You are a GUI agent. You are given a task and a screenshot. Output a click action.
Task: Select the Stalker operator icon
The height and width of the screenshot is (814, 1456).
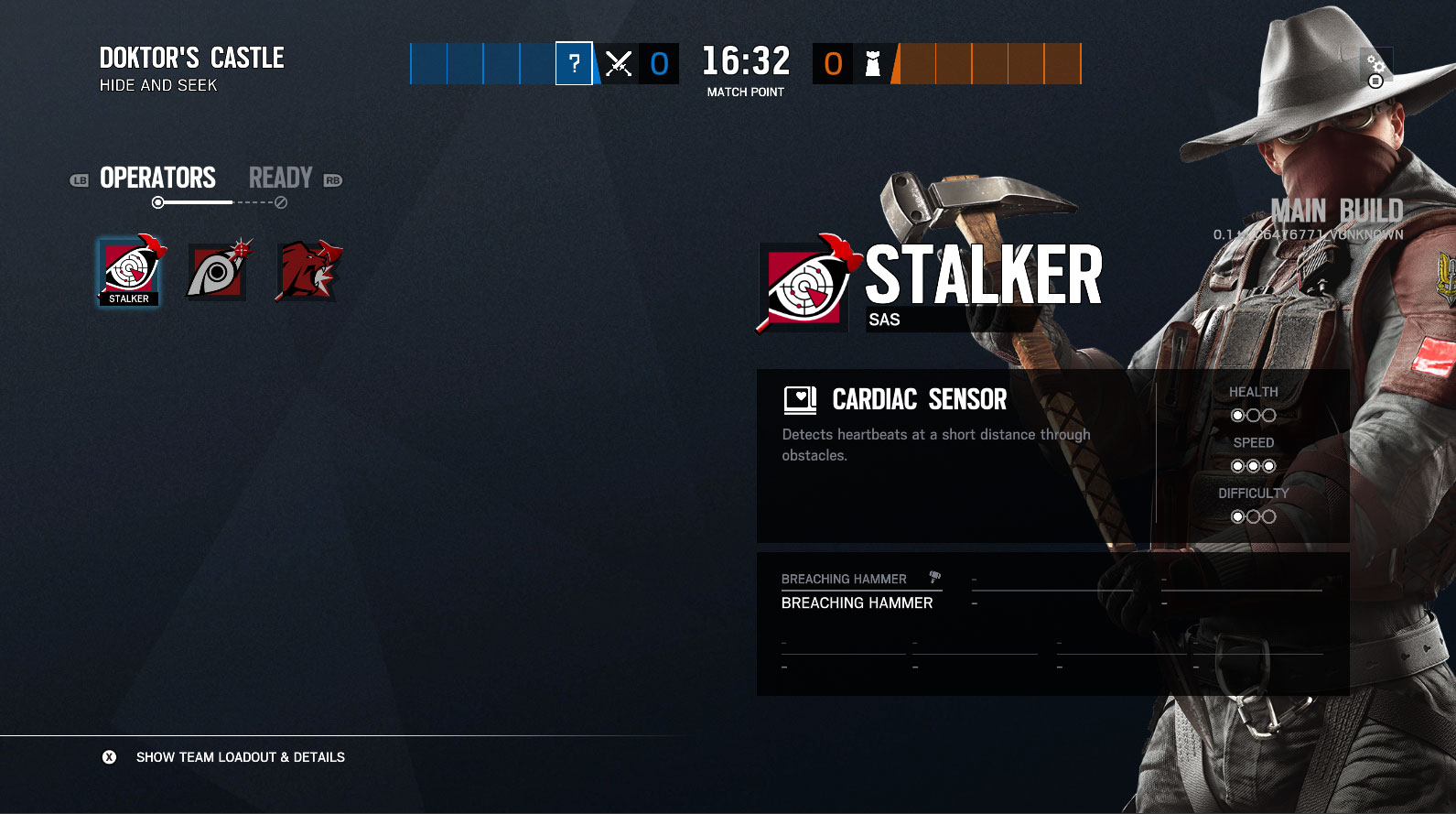point(129,271)
